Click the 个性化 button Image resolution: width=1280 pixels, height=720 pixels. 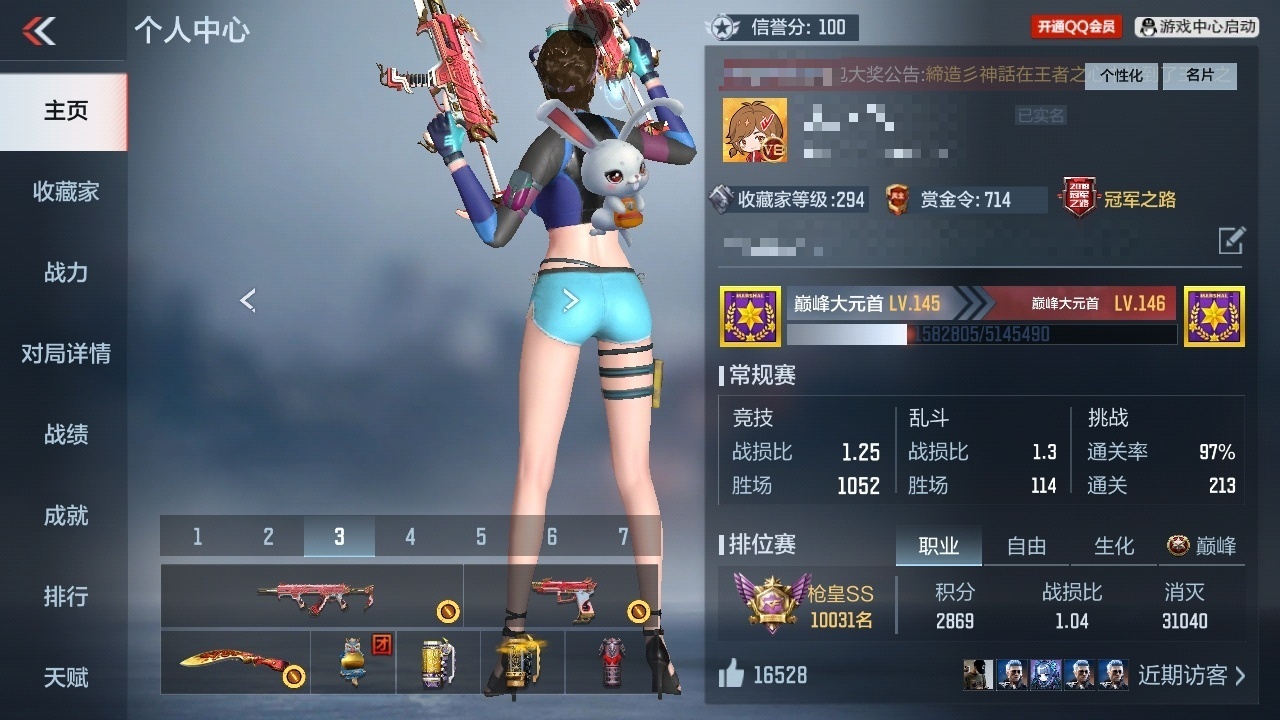click(x=1121, y=76)
